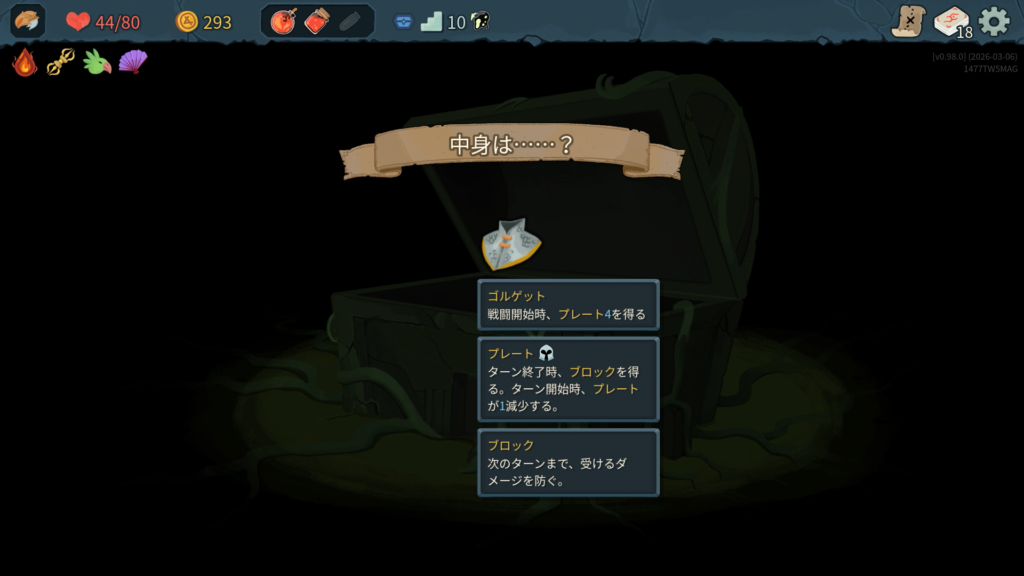
Task: Open the settings gear
Action: point(994,21)
